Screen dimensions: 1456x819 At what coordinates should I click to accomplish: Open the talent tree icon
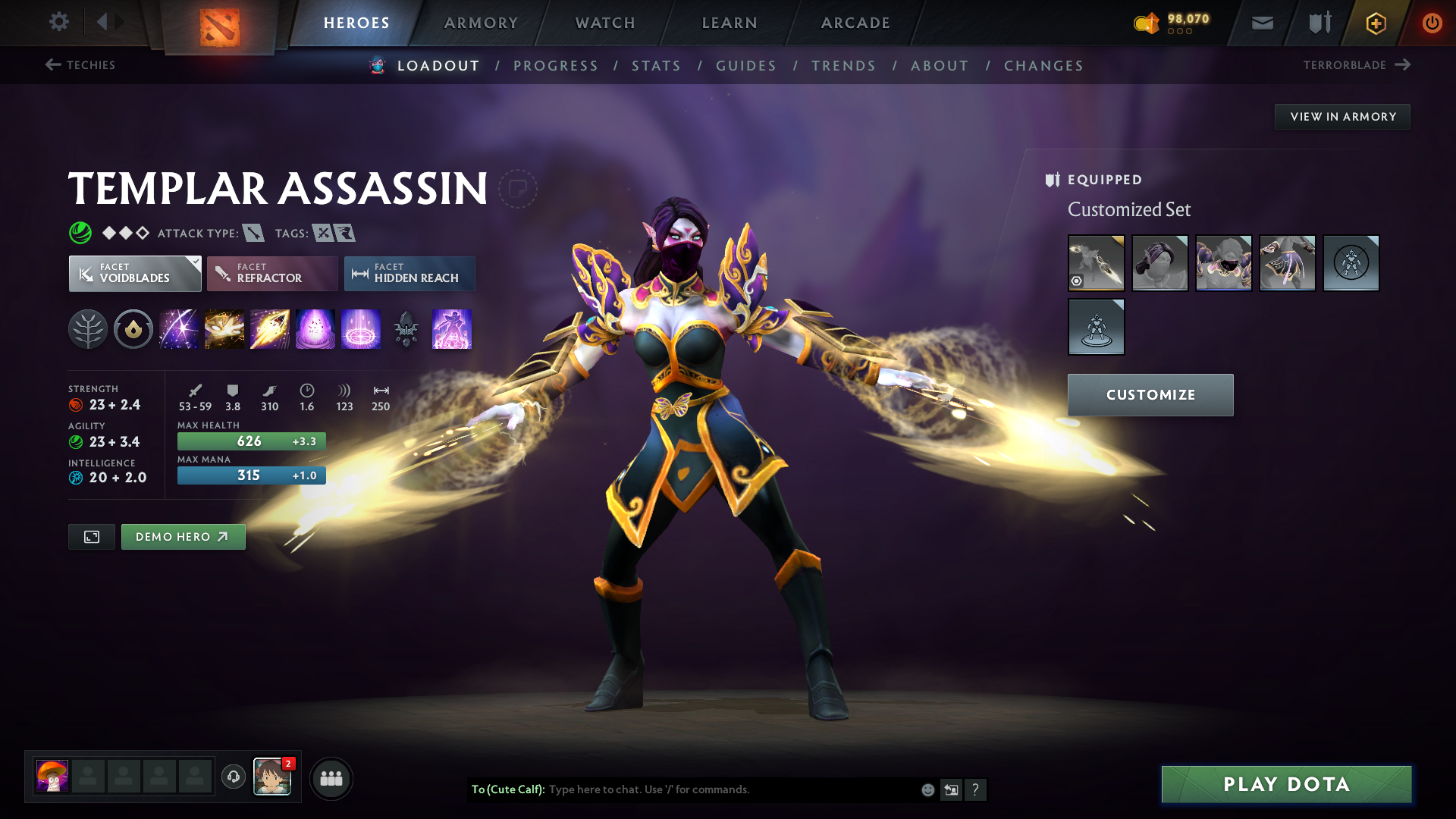point(88,329)
